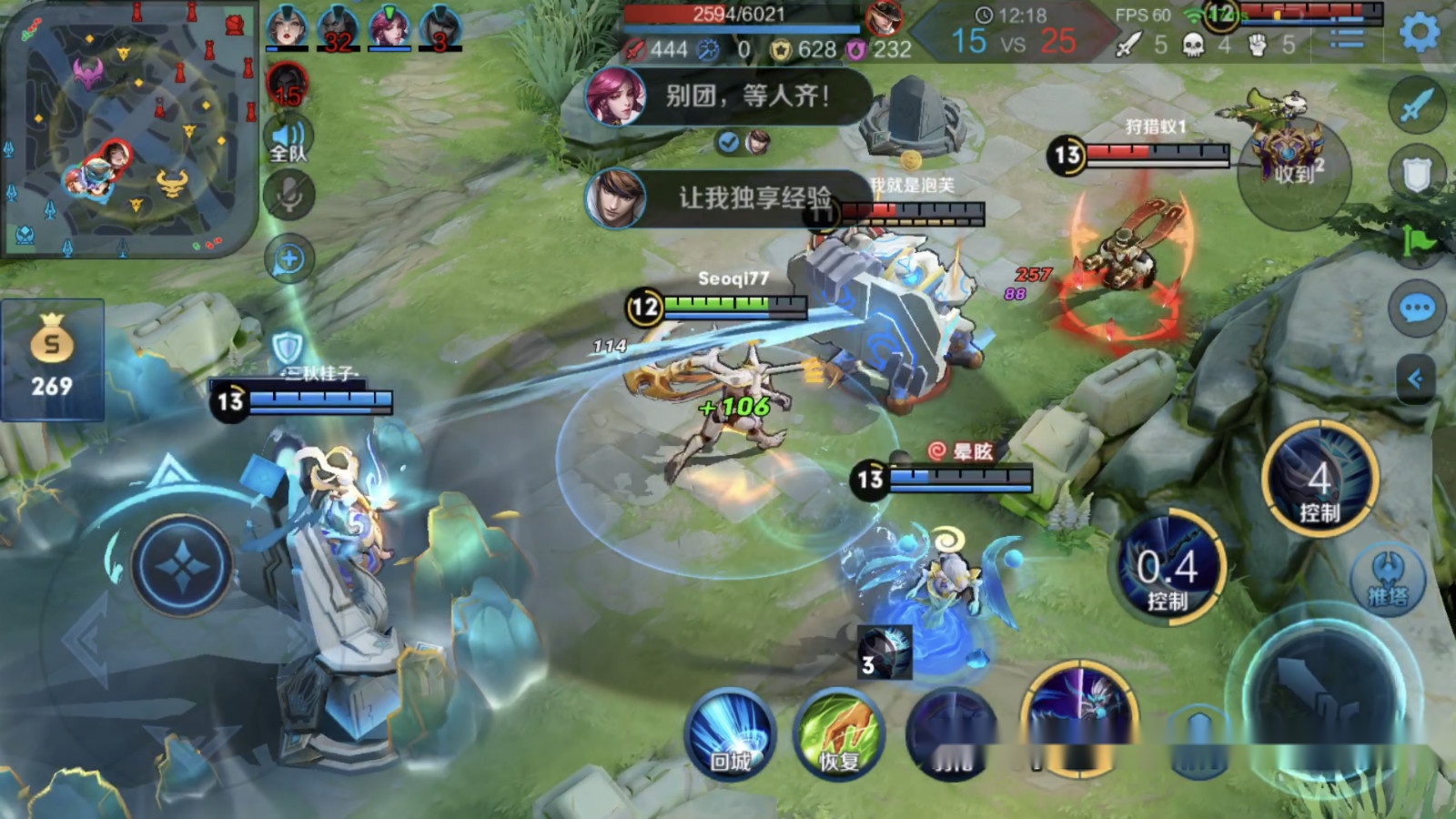Send the sword attack signal
The image size is (1456, 819).
(1416, 106)
